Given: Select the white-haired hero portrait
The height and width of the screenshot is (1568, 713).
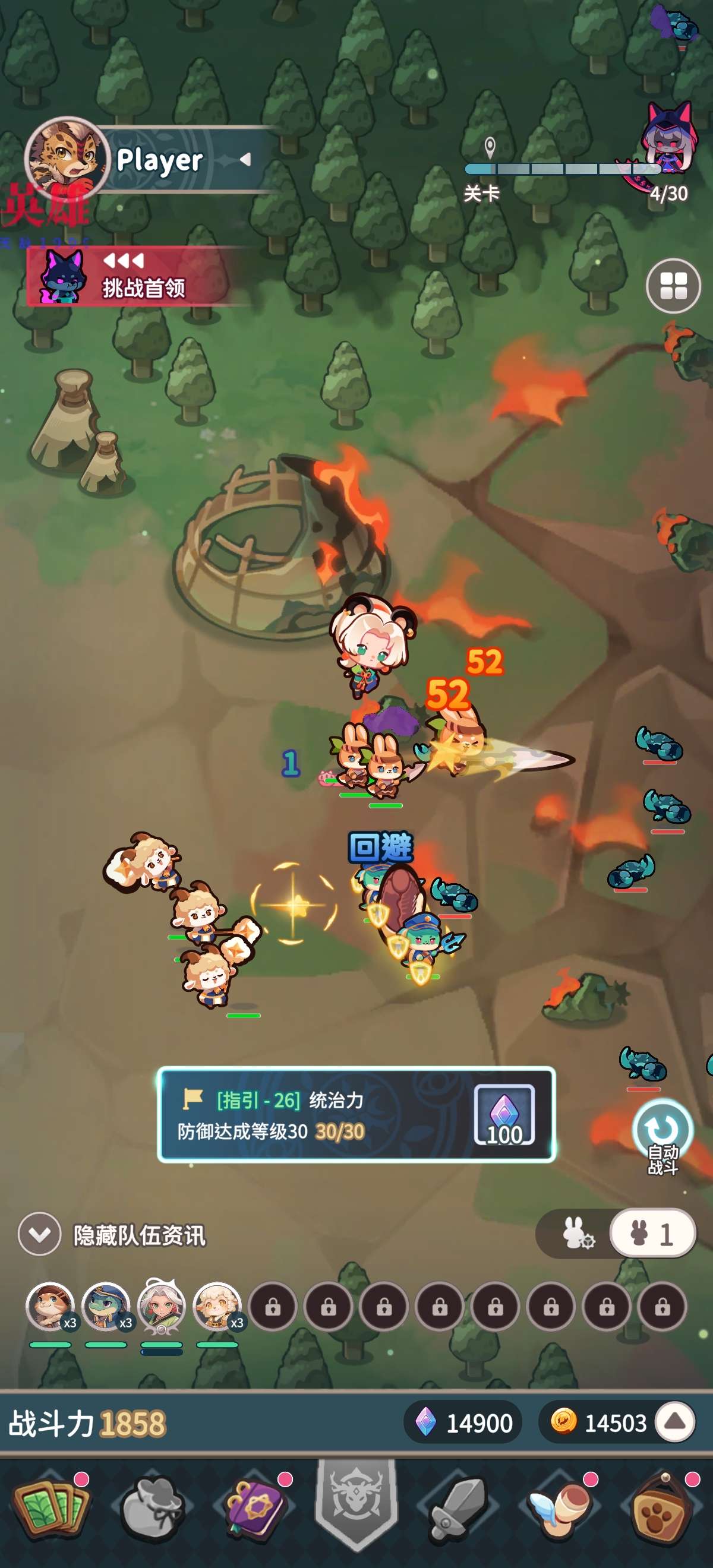Looking at the screenshot, I should pos(162,1306).
